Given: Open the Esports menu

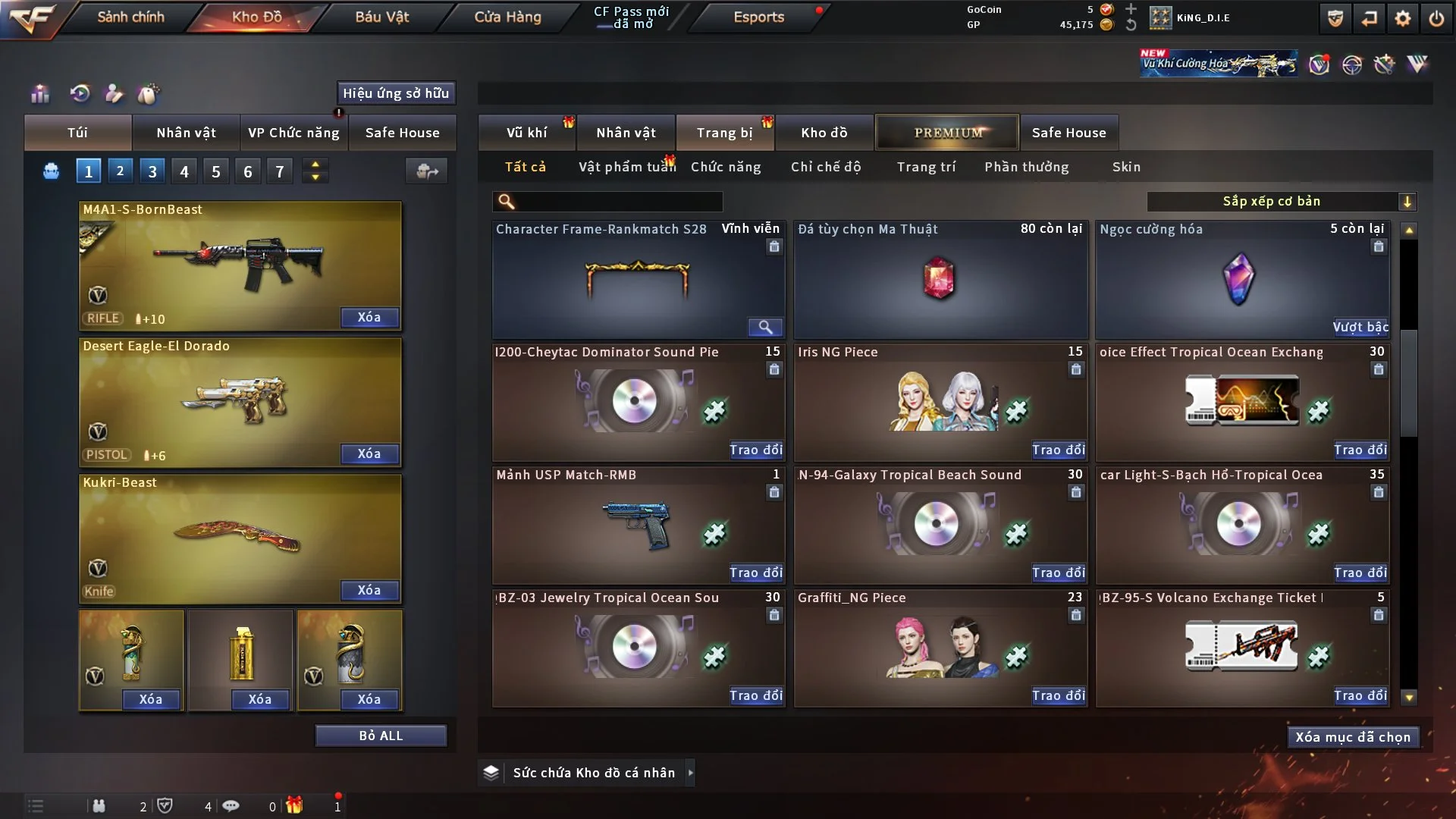Looking at the screenshot, I should 758,17.
